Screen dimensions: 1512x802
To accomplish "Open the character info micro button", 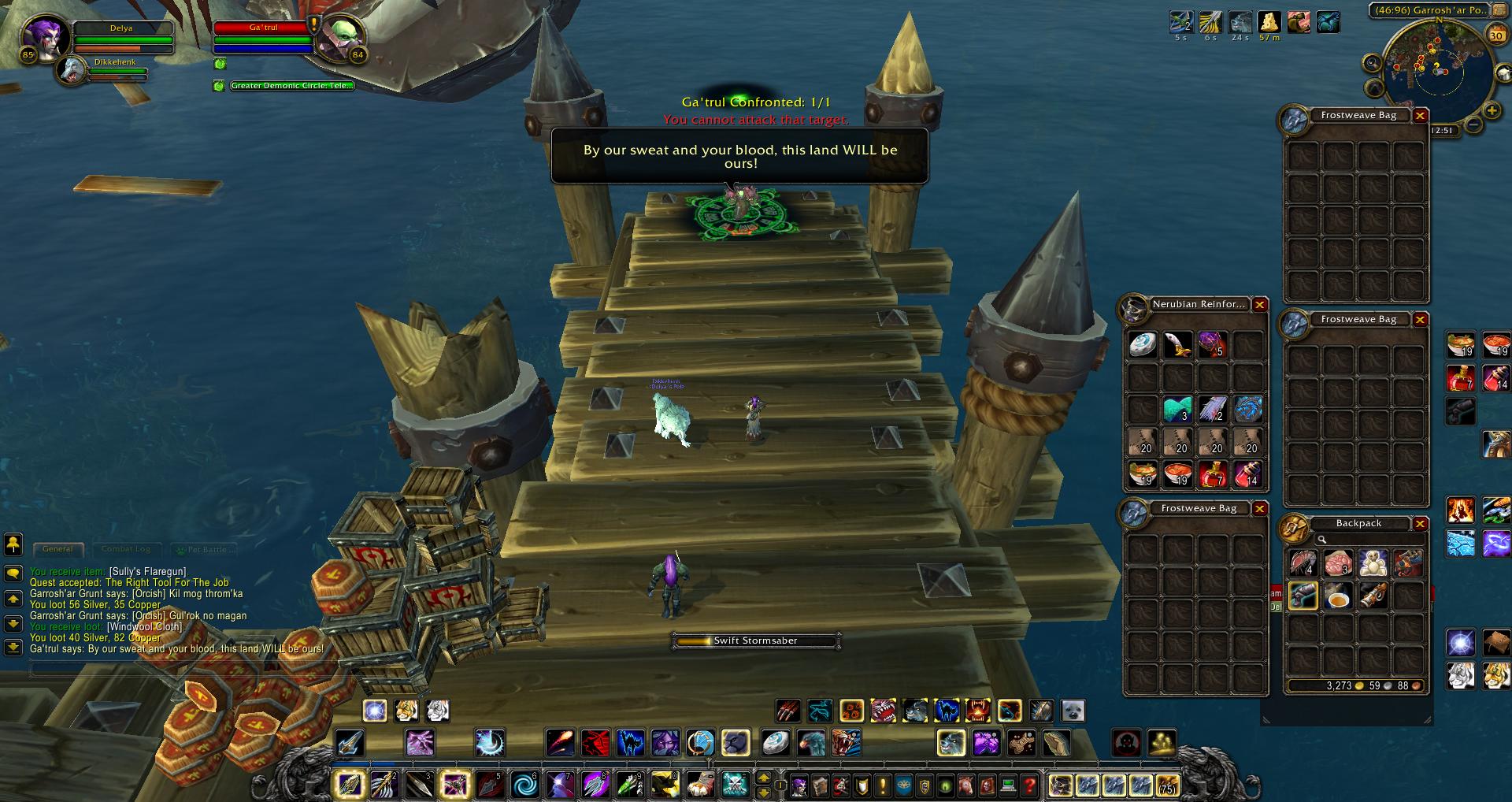I will (799, 785).
